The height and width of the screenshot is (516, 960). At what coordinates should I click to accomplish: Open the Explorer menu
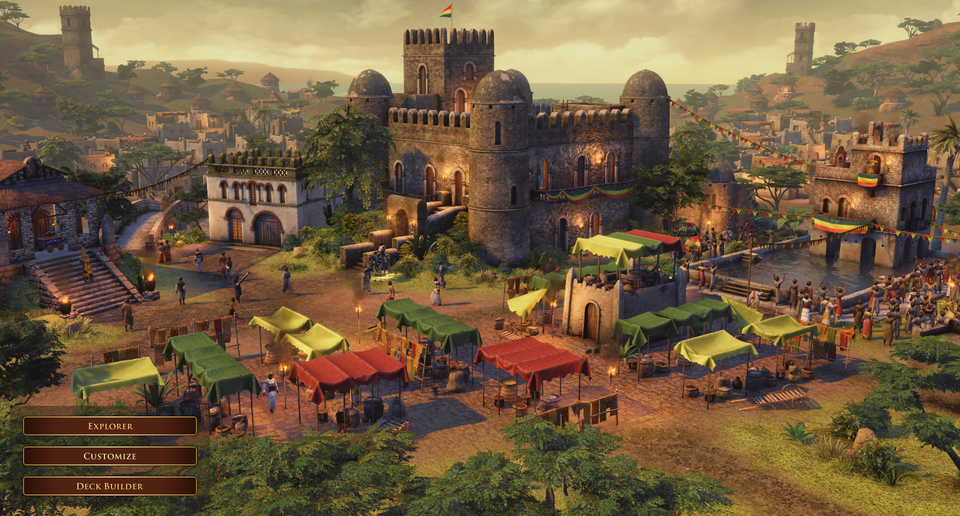[110, 426]
